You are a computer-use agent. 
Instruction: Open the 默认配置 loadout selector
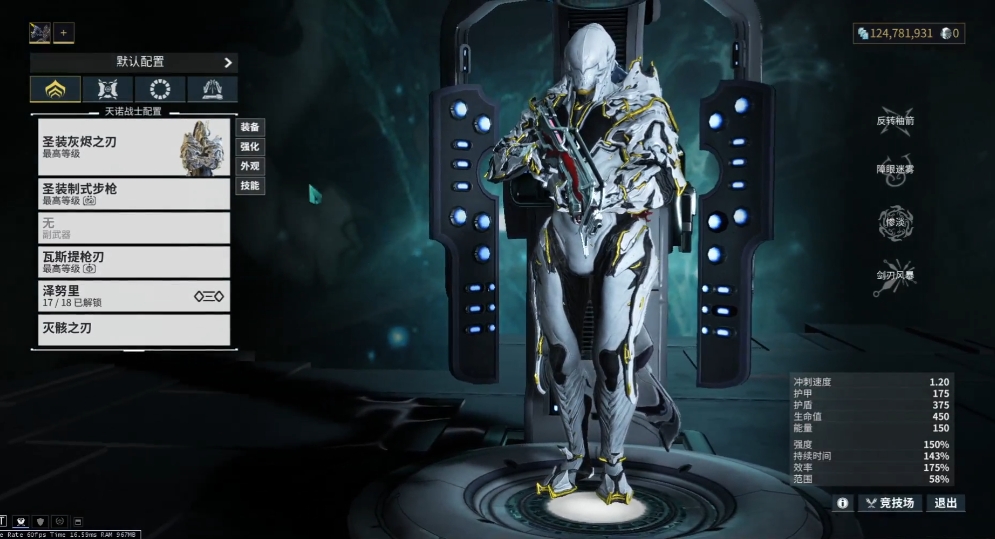(x=133, y=62)
